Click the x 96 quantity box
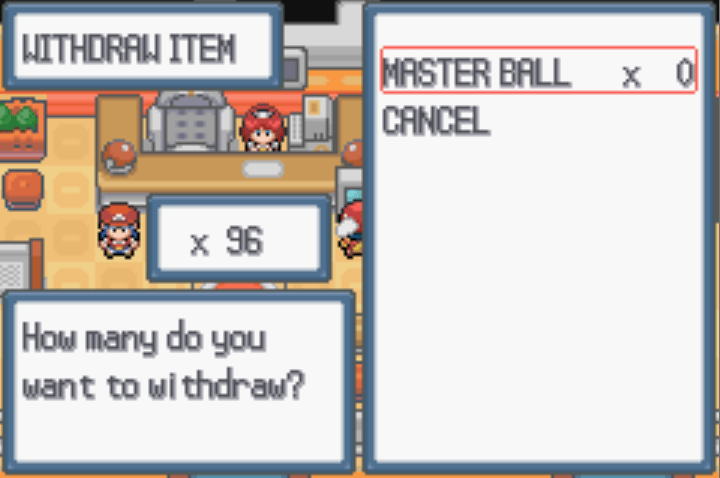Image resolution: width=720 pixels, height=478 pixels. pyautogui.click(x=238, y=241)
